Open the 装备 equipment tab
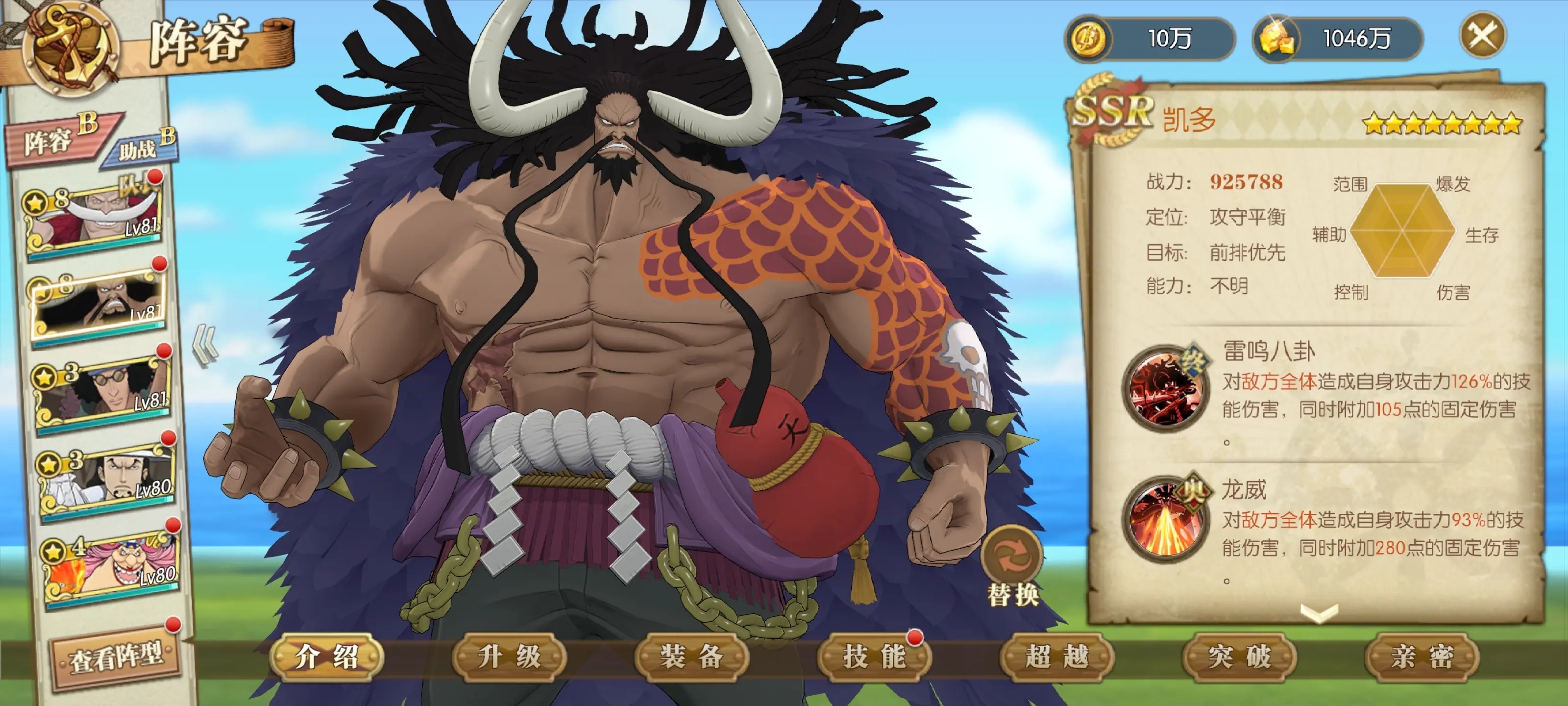Image resolution: width=1568 pixels, height=706 pixels. (x=692, y=656)
